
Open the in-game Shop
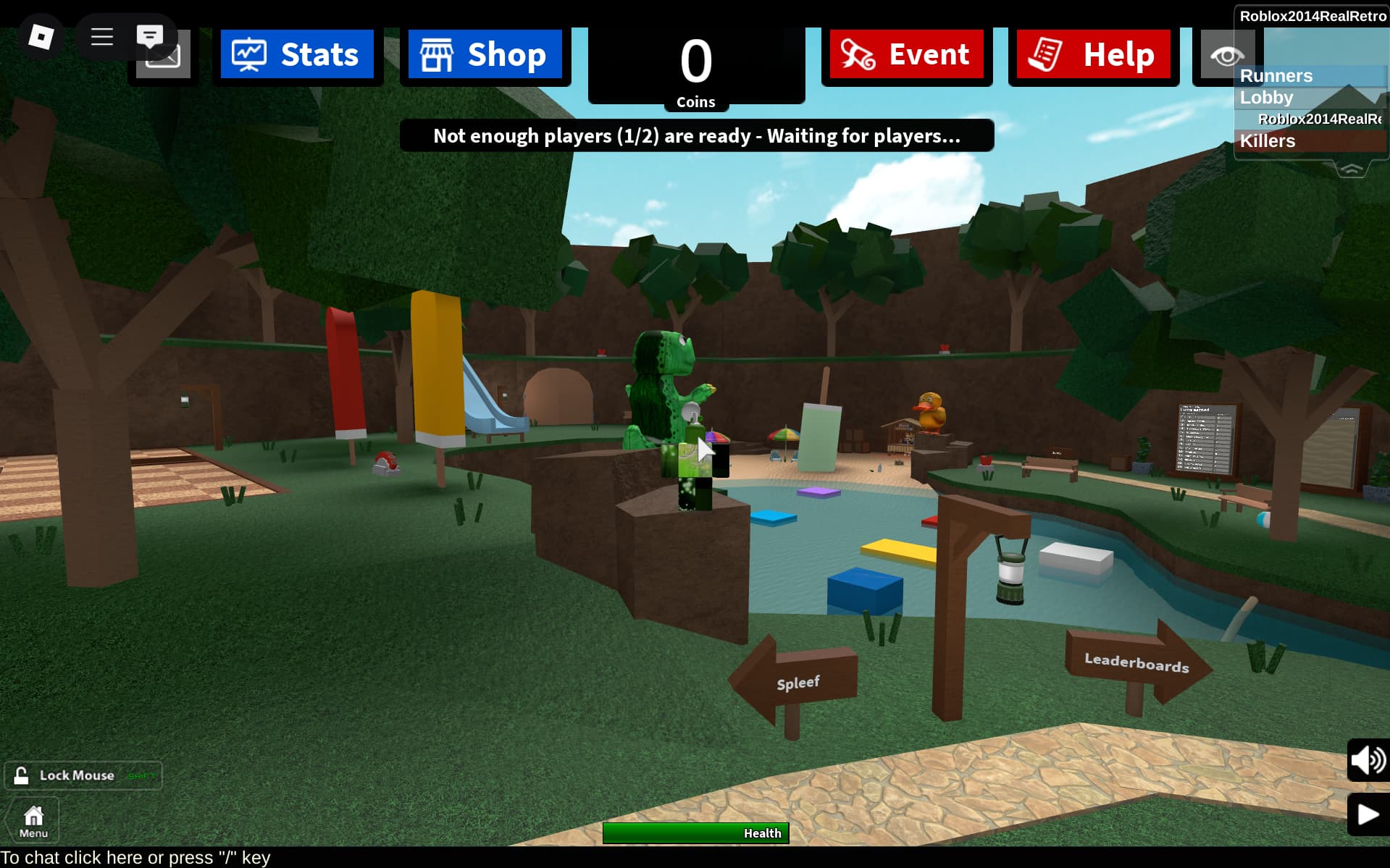click(484, 54)
